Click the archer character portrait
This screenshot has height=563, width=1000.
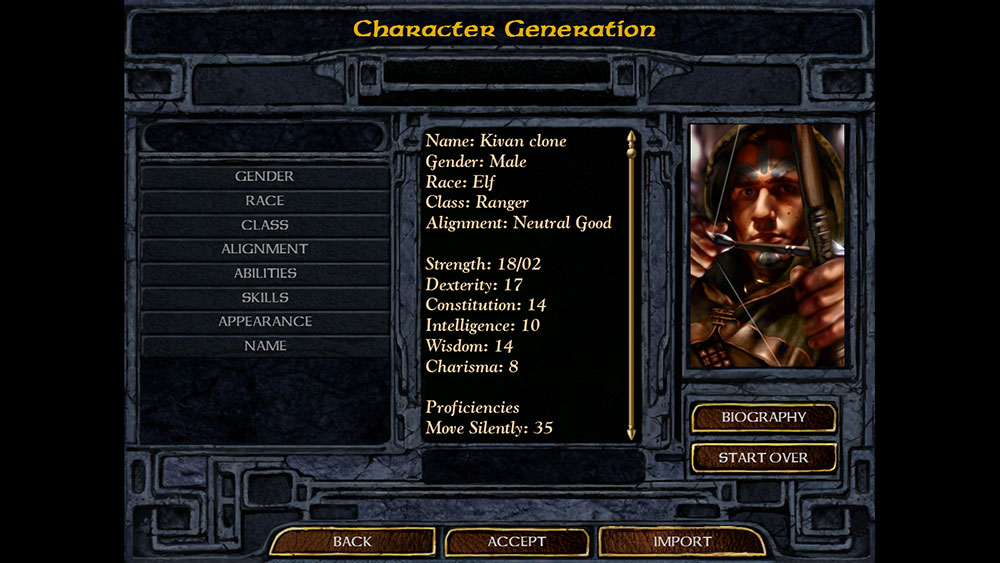click(767, 246)
